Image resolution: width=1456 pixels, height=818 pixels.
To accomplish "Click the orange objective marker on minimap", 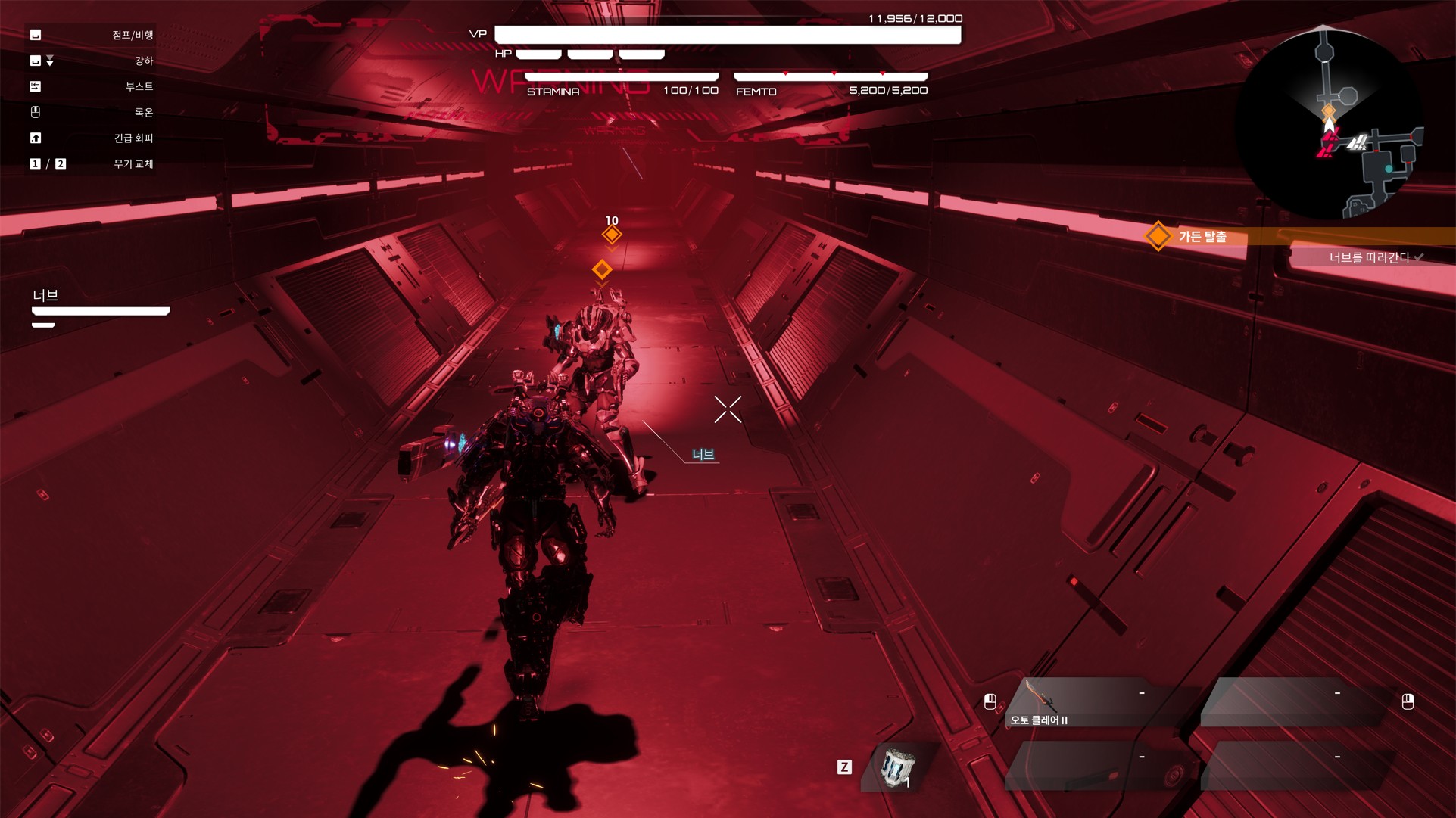I will coord(1329,112).
